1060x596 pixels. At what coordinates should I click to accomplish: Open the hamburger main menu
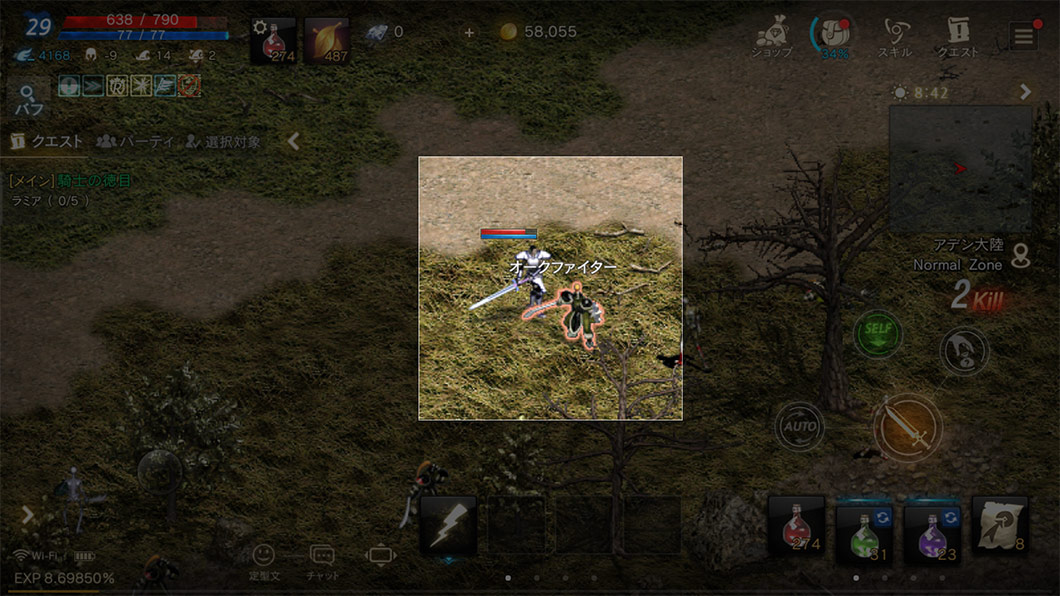pos(1023,37)
